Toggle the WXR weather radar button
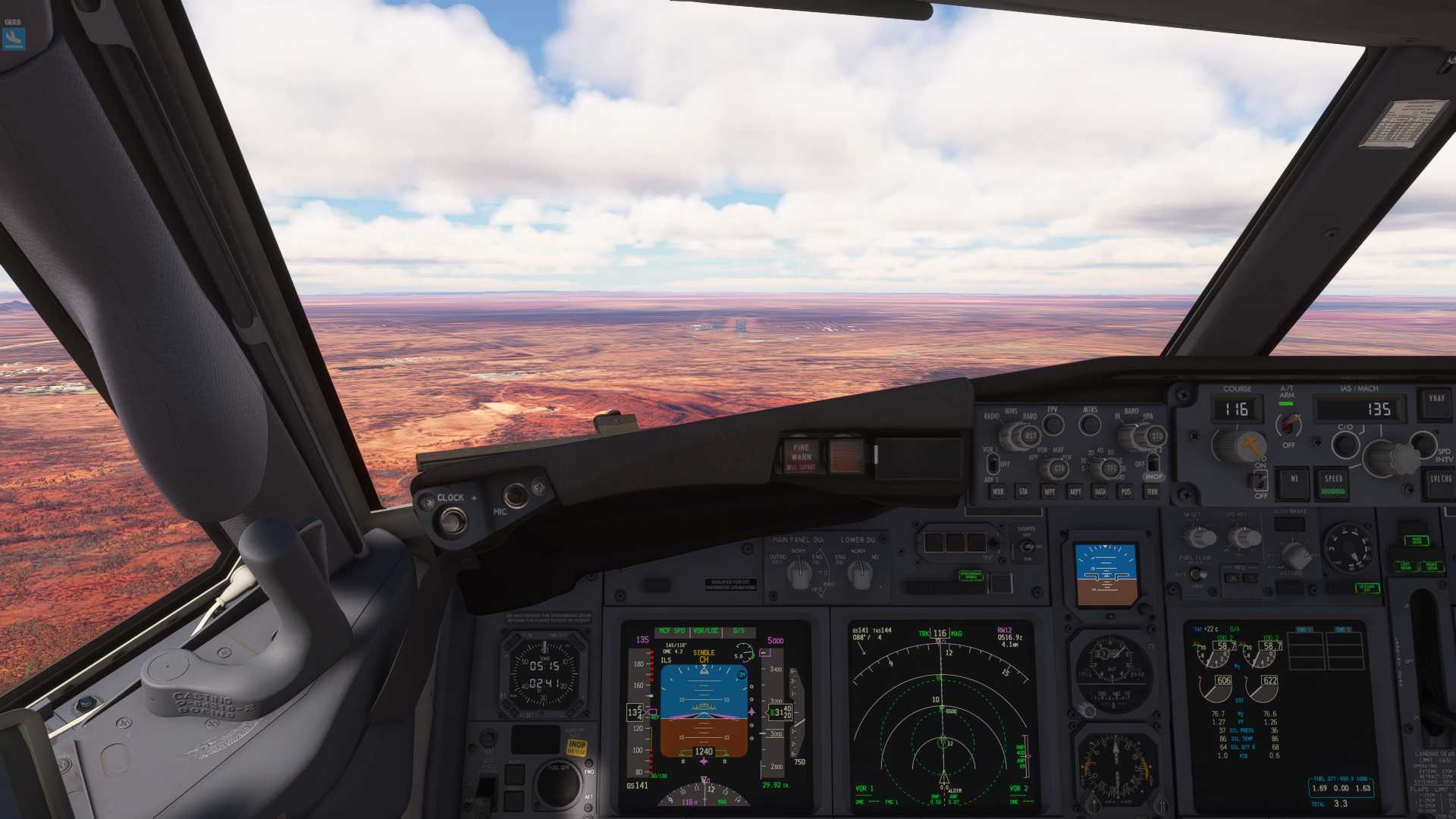 (x=998, y=491)
